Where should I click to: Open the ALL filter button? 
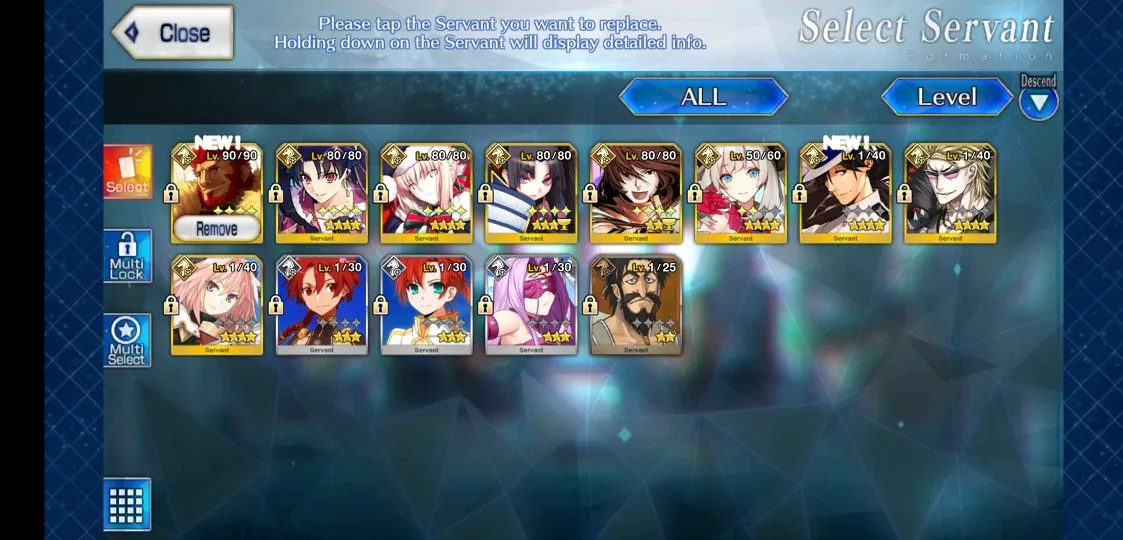coord(703,97)
